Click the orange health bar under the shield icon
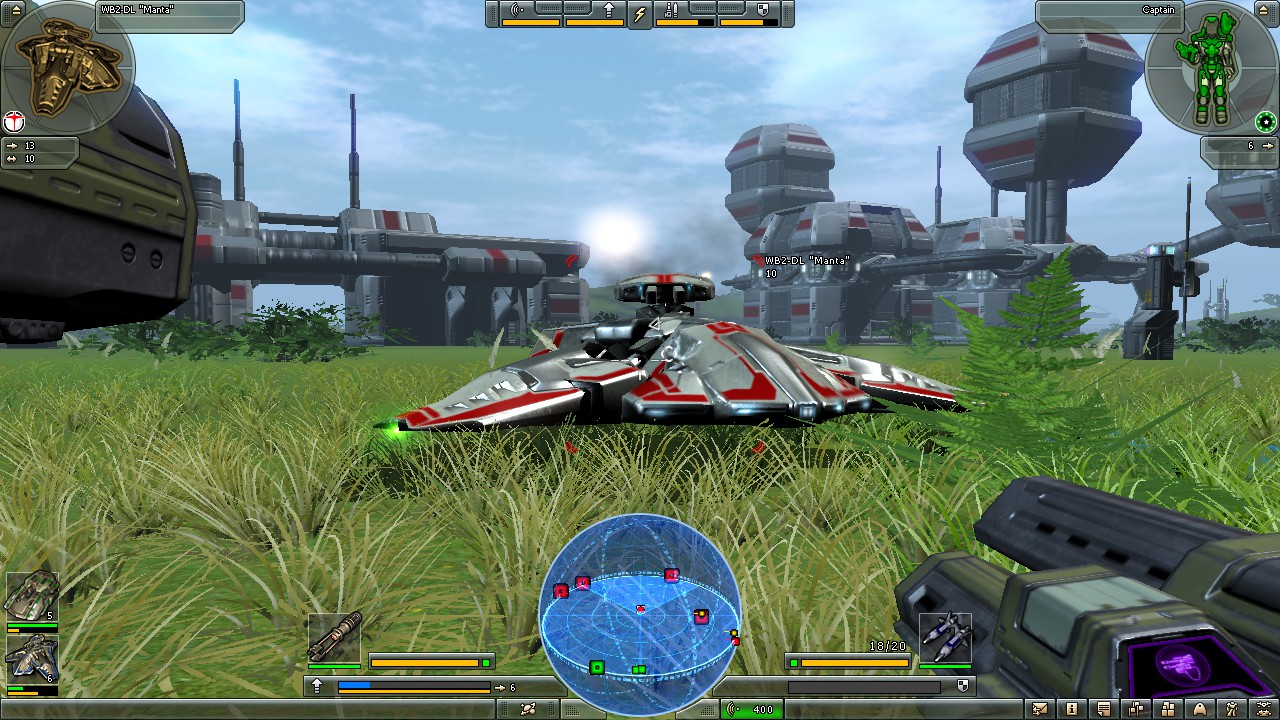The height and width of the screenshot is (720, 1280). click(748, 22)
